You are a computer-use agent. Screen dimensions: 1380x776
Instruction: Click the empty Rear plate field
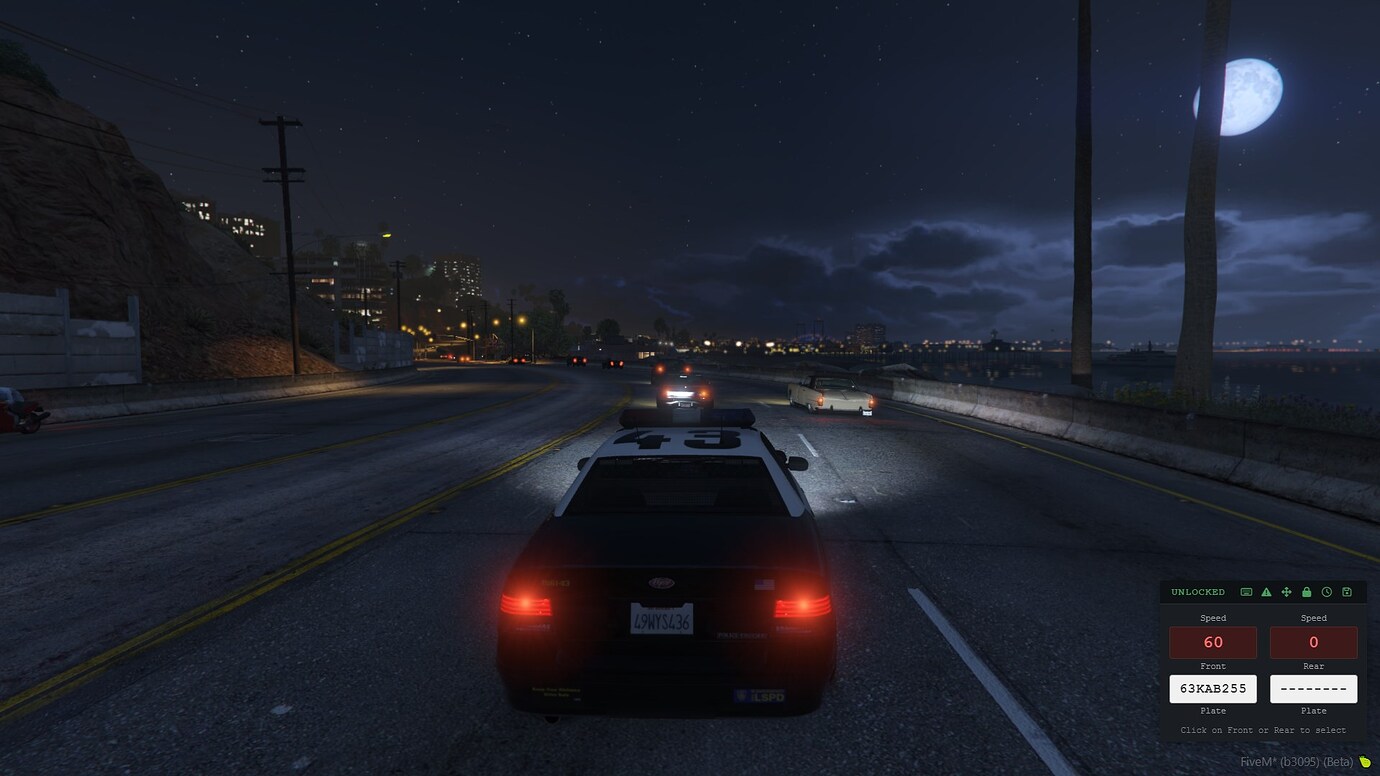click(x=1313, y=688)
